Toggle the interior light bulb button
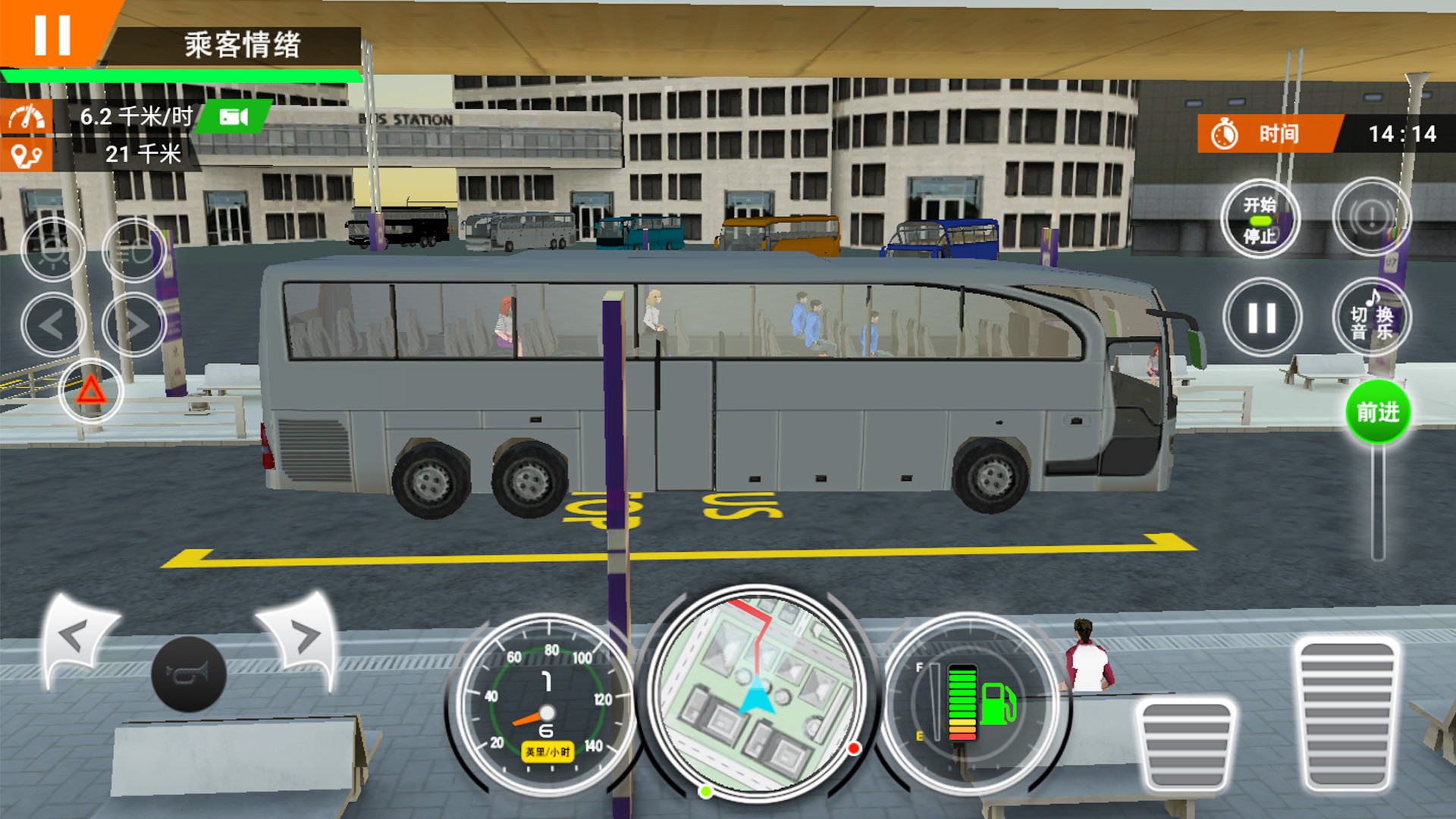The width and height of the screenshot is (1456, 819). [x=53, y=249]
